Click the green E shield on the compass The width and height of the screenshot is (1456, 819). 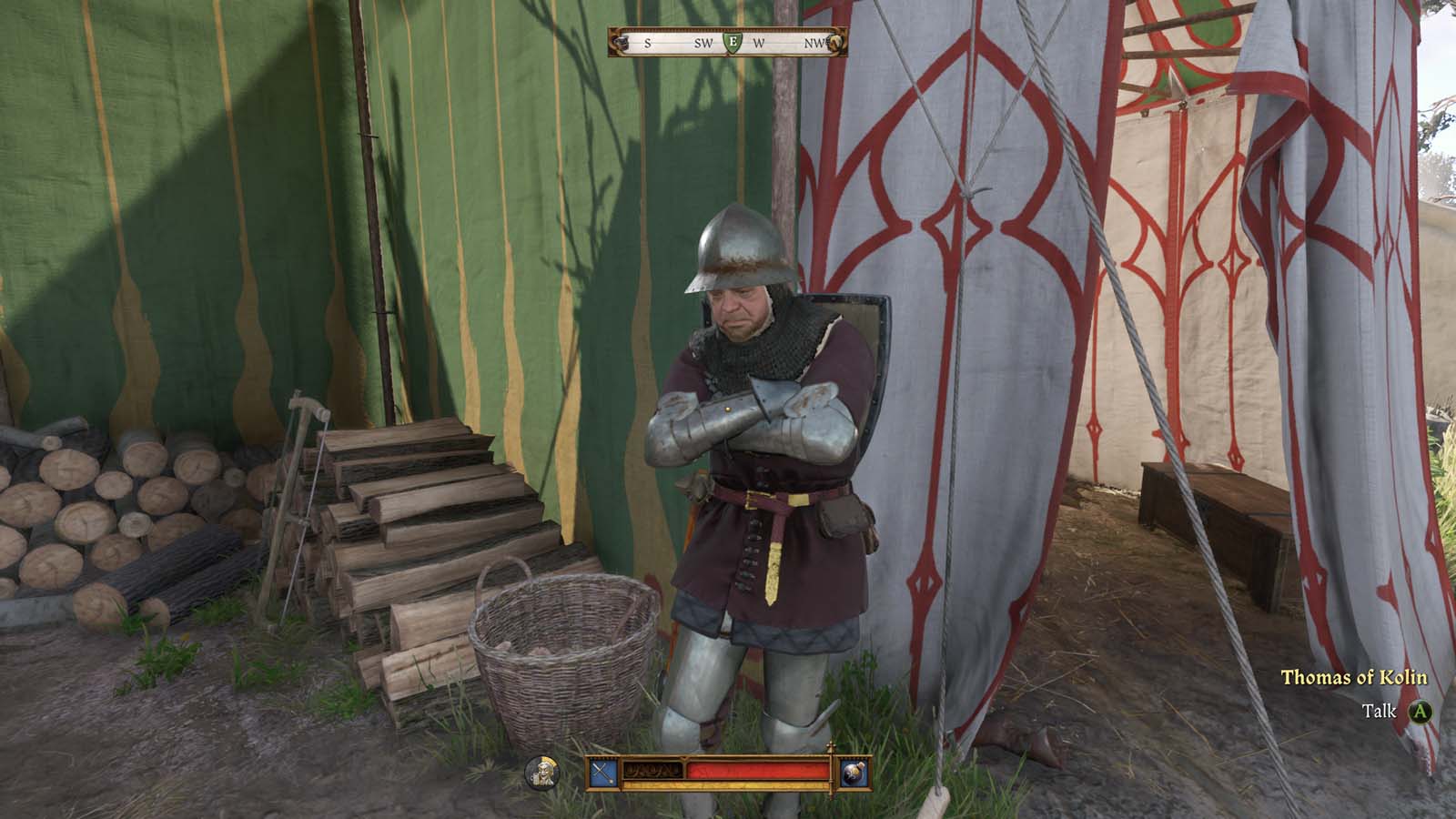732,44
